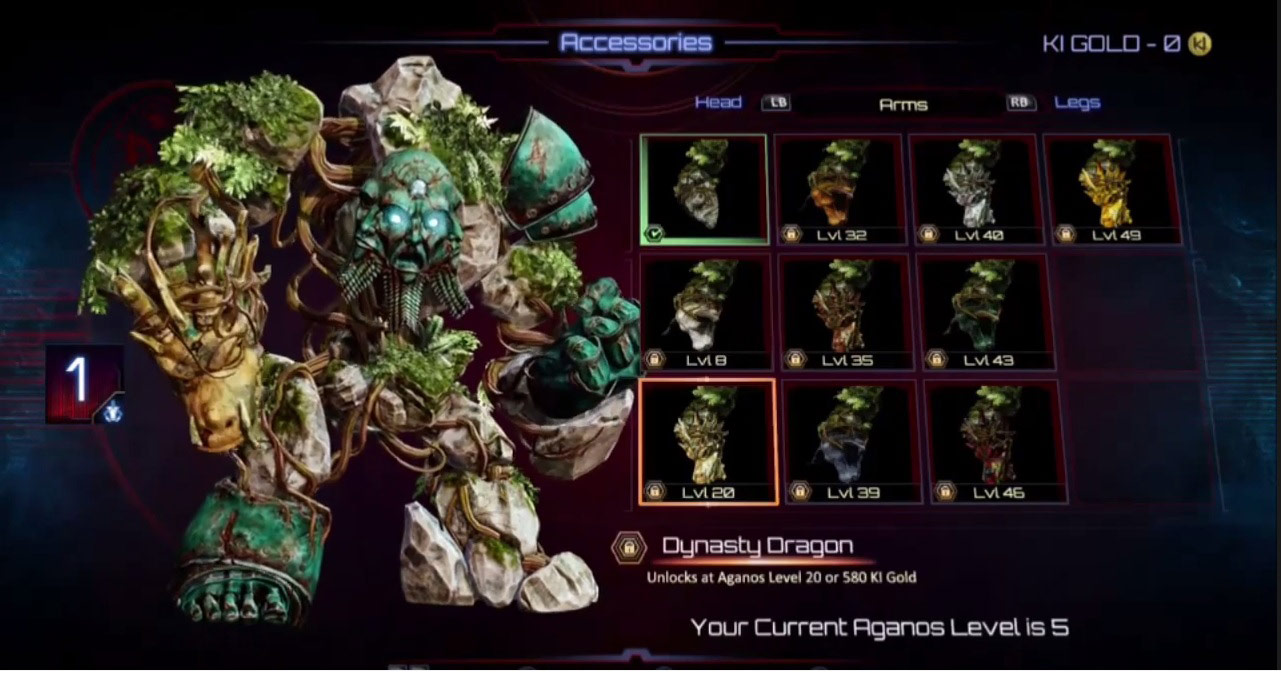Choose the Lvl 32 arm accessory

(x=840, y=190)
